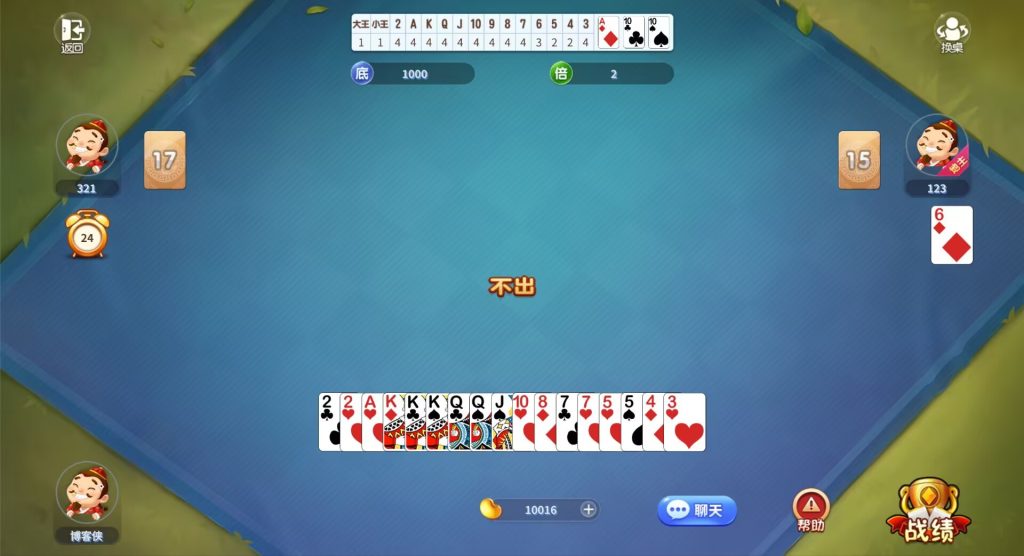Select the 8 of diamonds card
This screenshot has width=1024, height=556.
point(543,422)
